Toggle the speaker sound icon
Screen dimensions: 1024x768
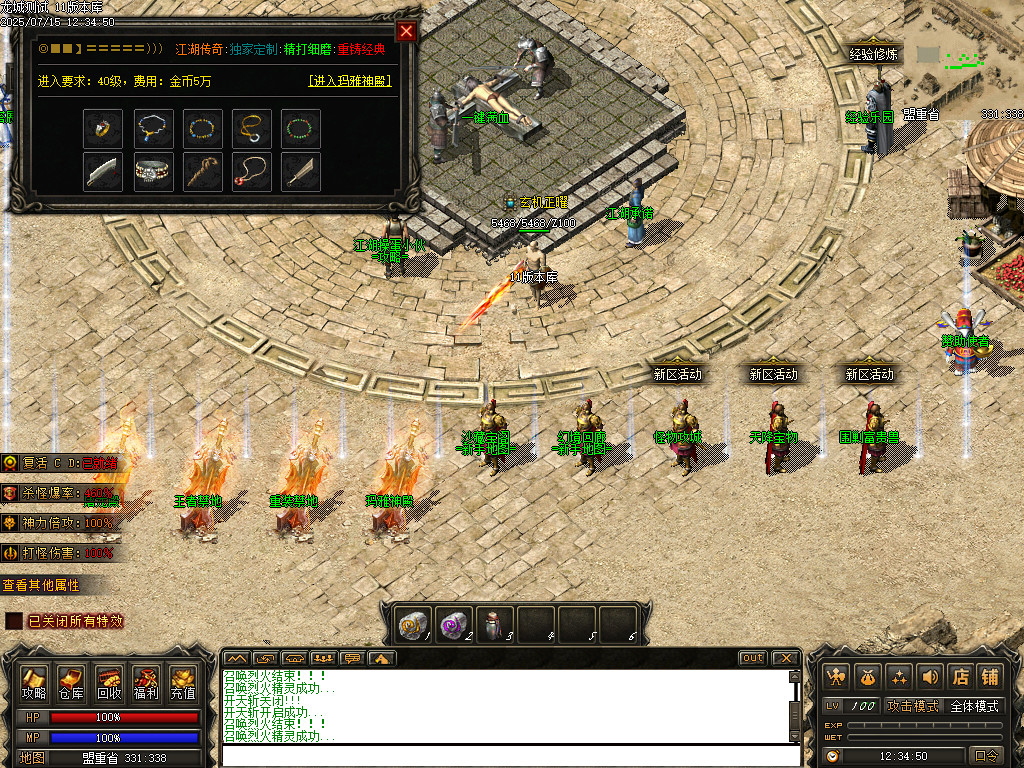[x=929, y=677]
